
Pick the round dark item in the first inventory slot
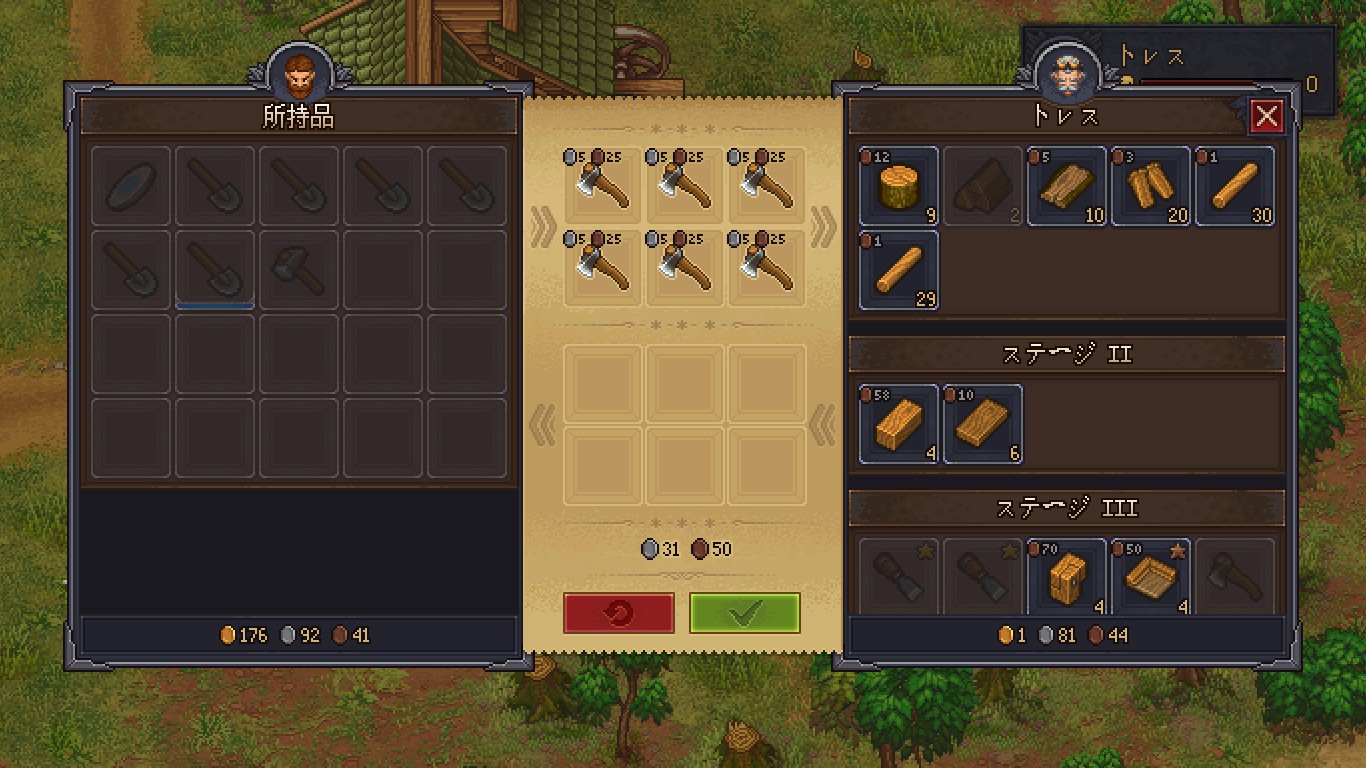coord(131,186)
